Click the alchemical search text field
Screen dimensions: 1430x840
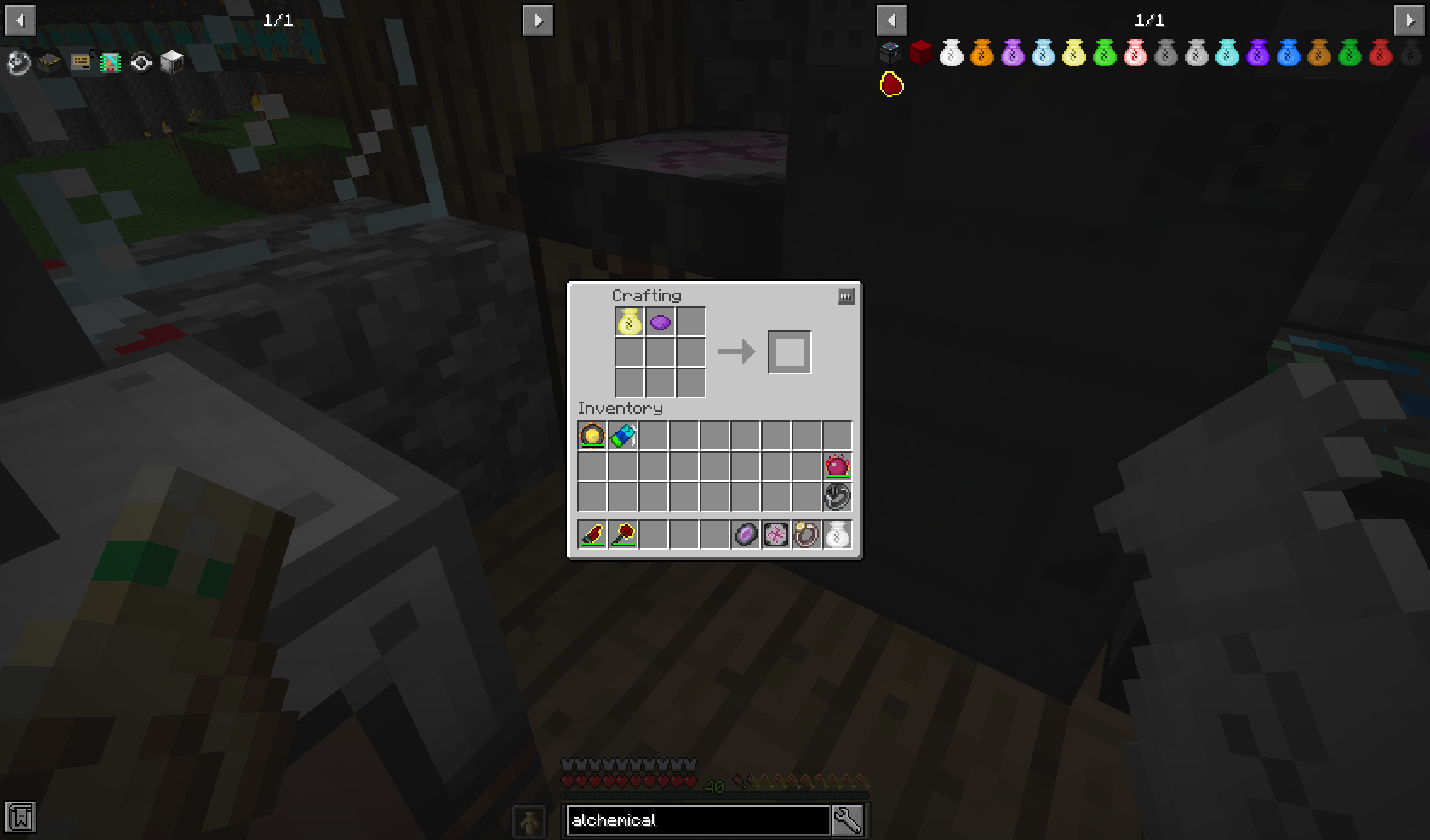[698, 820]
